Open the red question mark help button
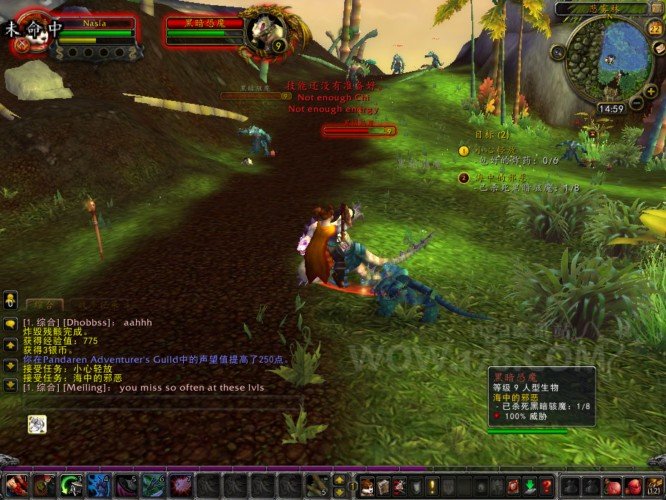666x500 pixels. tap(545, 487)
